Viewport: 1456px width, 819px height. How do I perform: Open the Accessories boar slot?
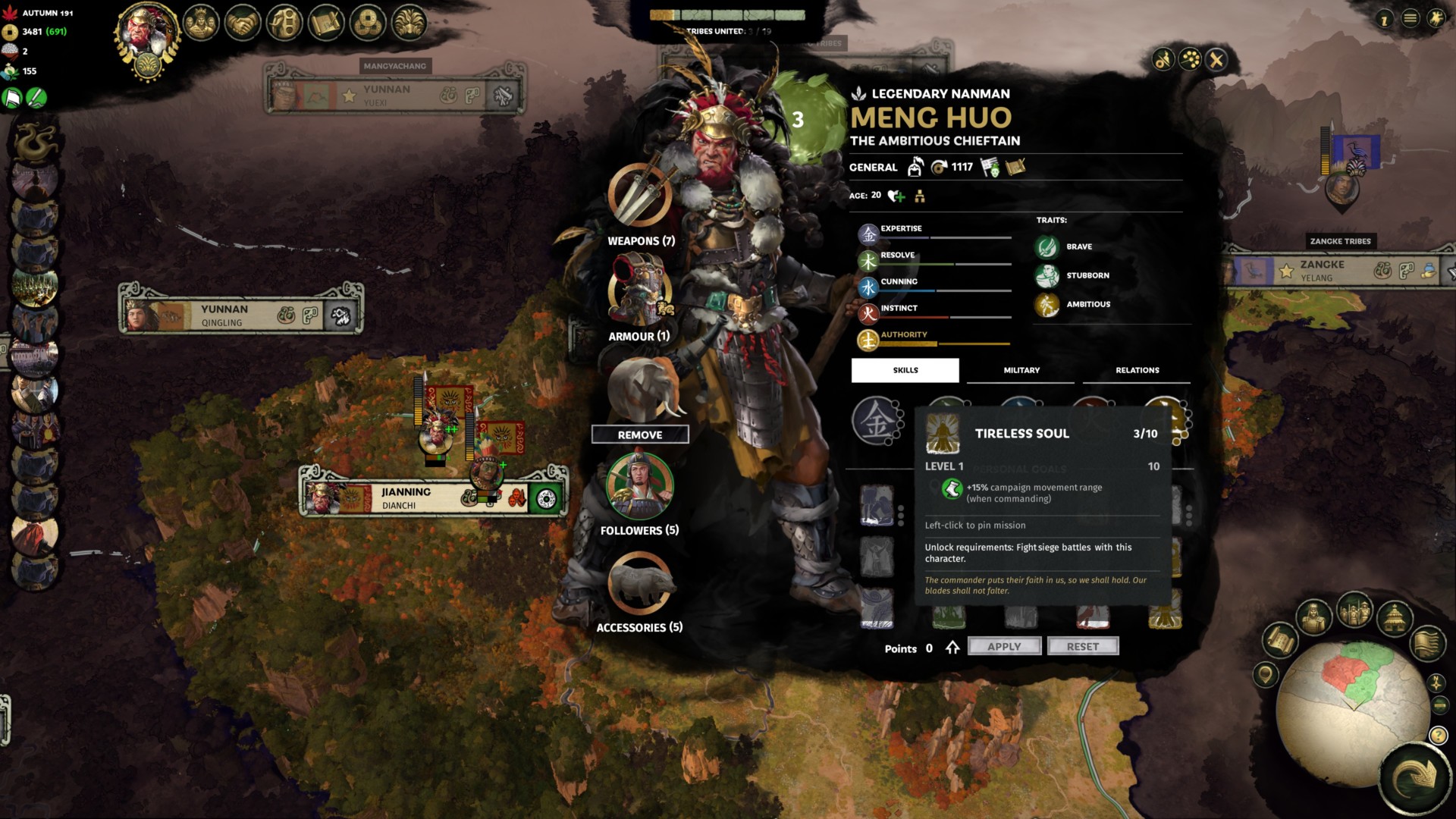point(639,582)
